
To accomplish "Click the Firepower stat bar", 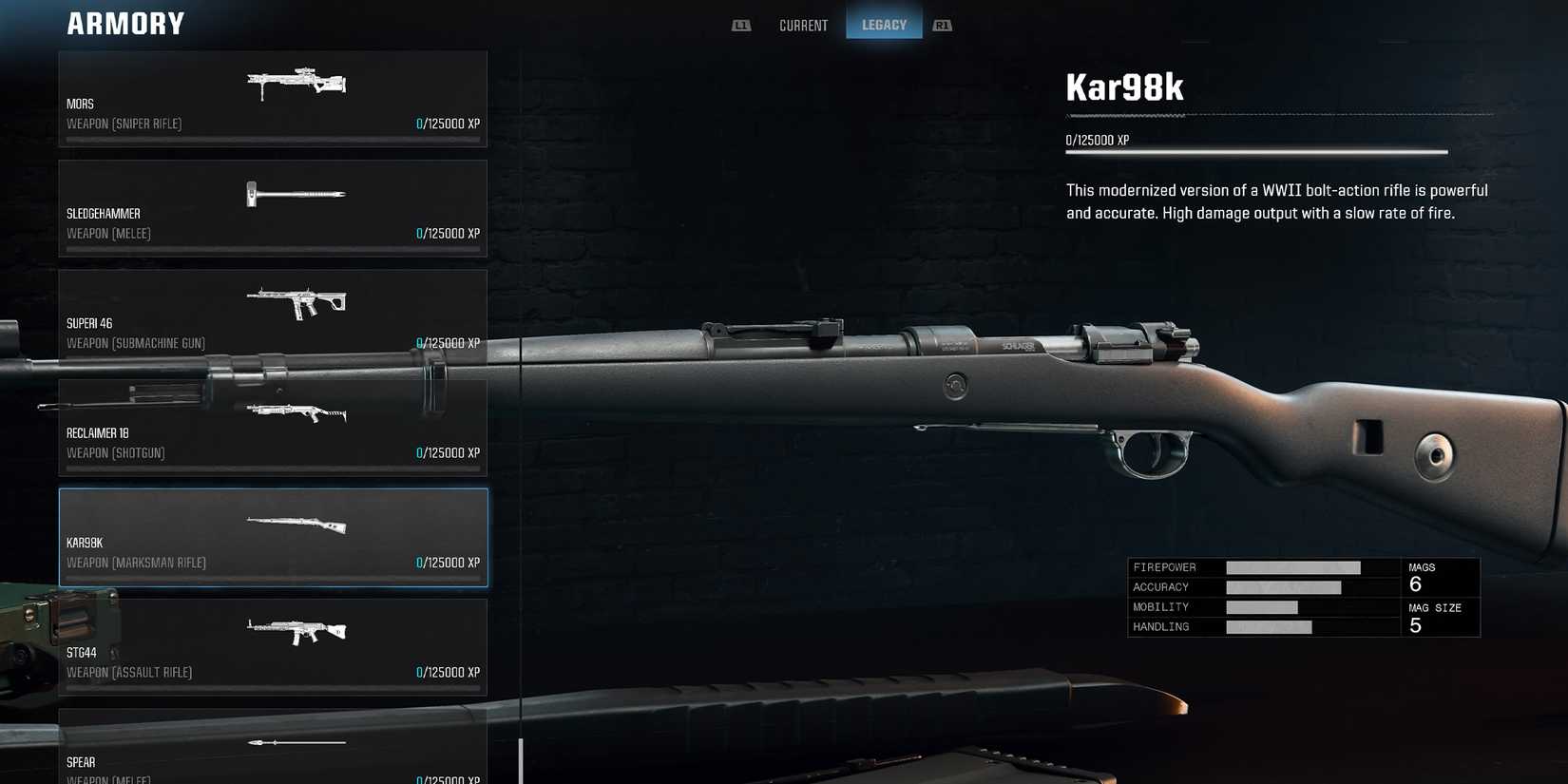I will point(1292,566).
